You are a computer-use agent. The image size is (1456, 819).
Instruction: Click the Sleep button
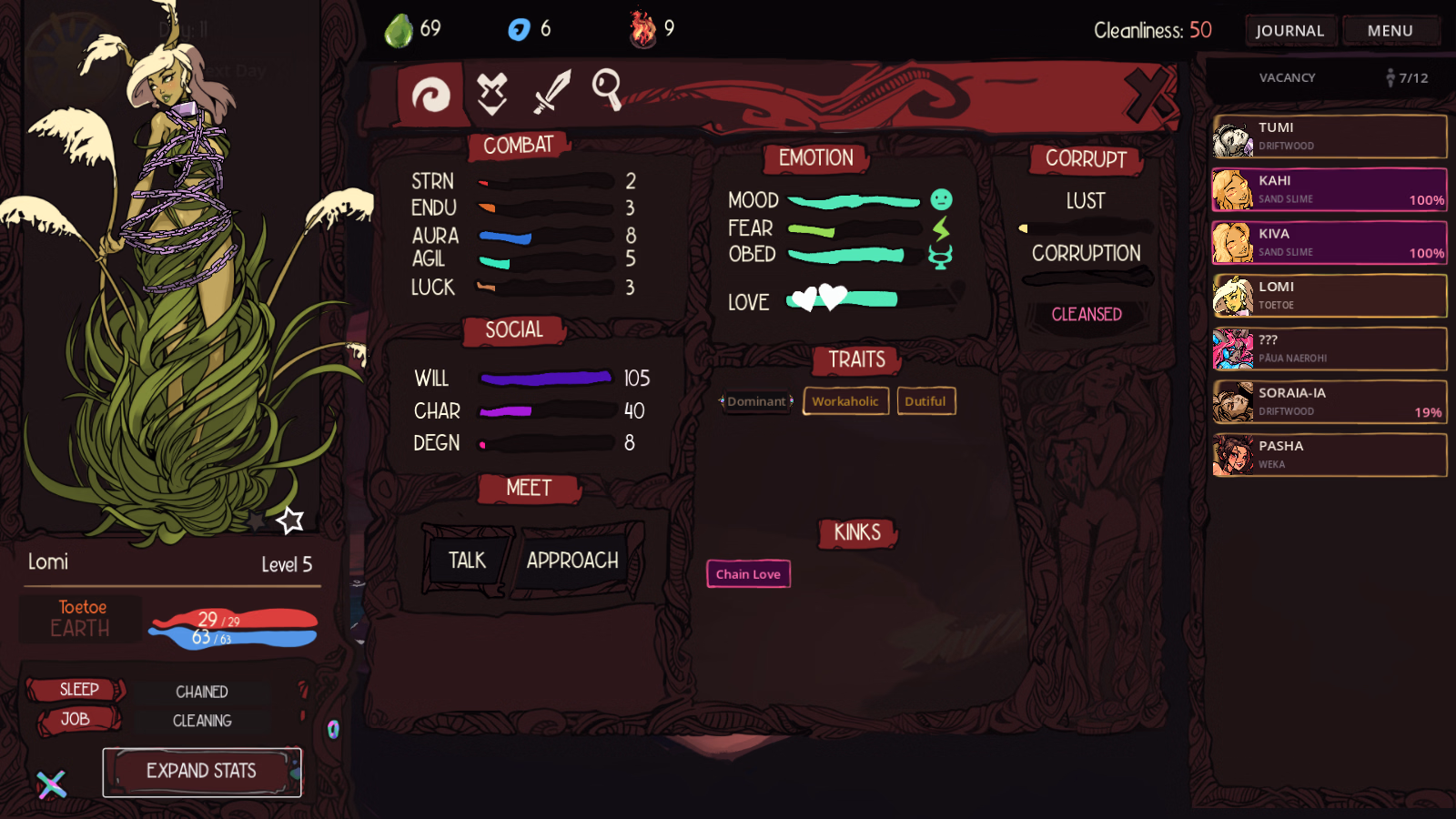click(78, 690)
